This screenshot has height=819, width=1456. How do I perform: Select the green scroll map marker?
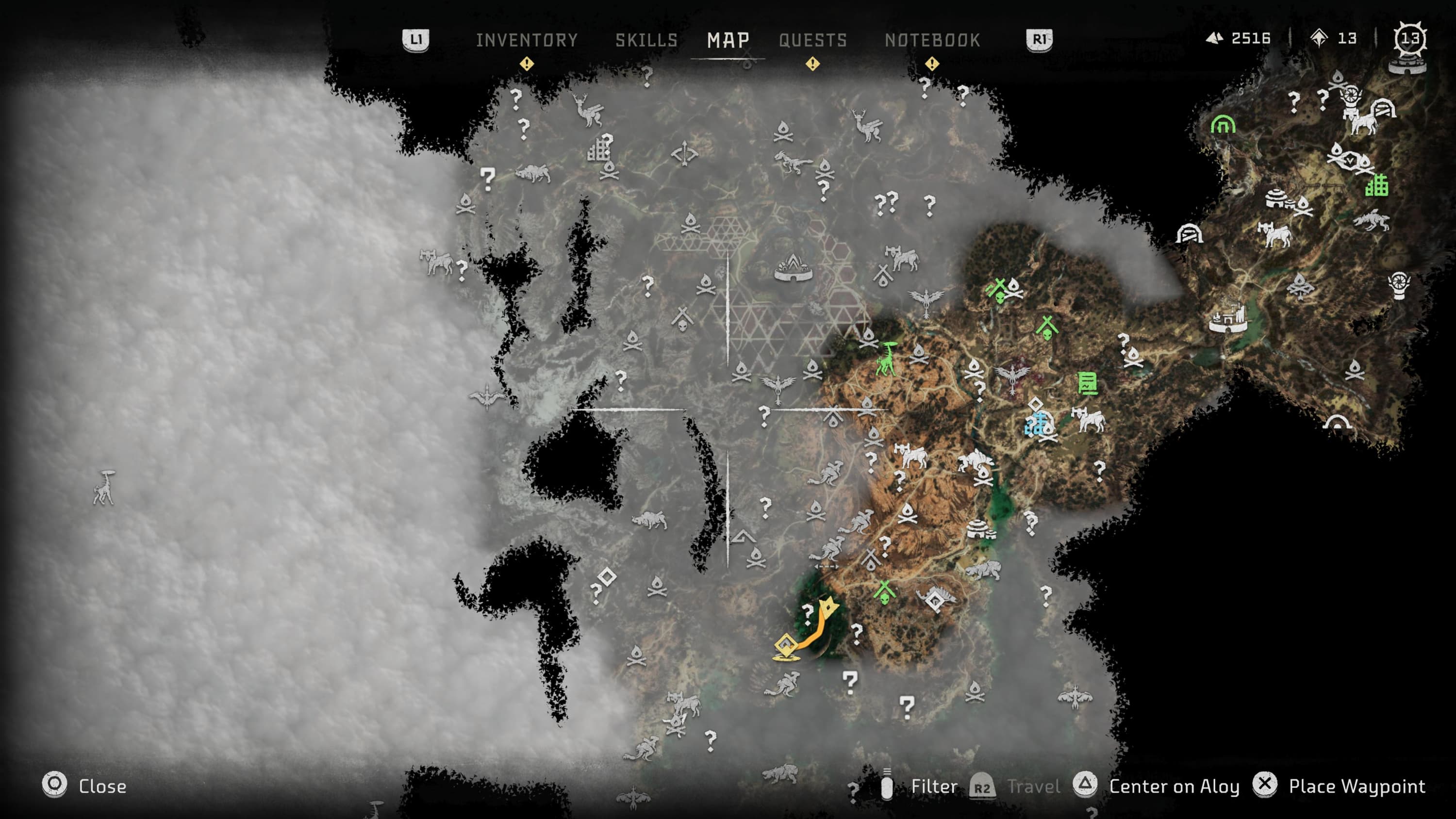pos(1087,383)
